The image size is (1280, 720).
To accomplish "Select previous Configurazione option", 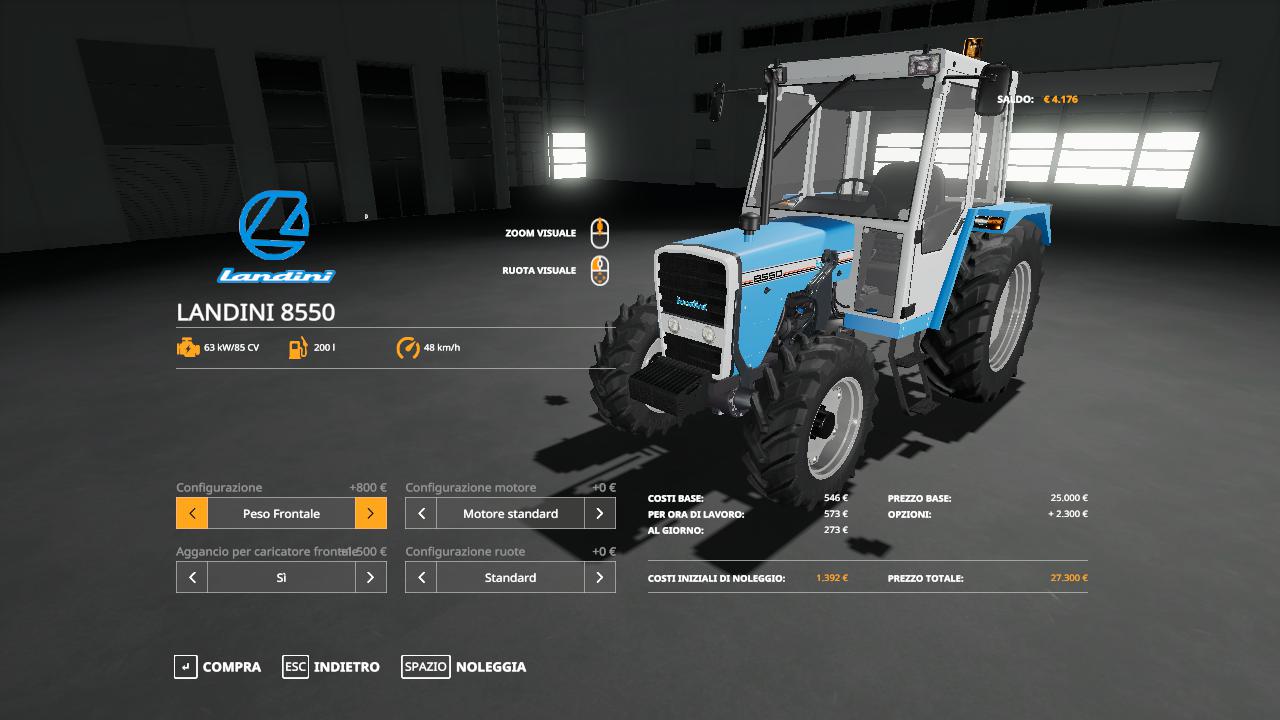I will click(x=192, y=514).
